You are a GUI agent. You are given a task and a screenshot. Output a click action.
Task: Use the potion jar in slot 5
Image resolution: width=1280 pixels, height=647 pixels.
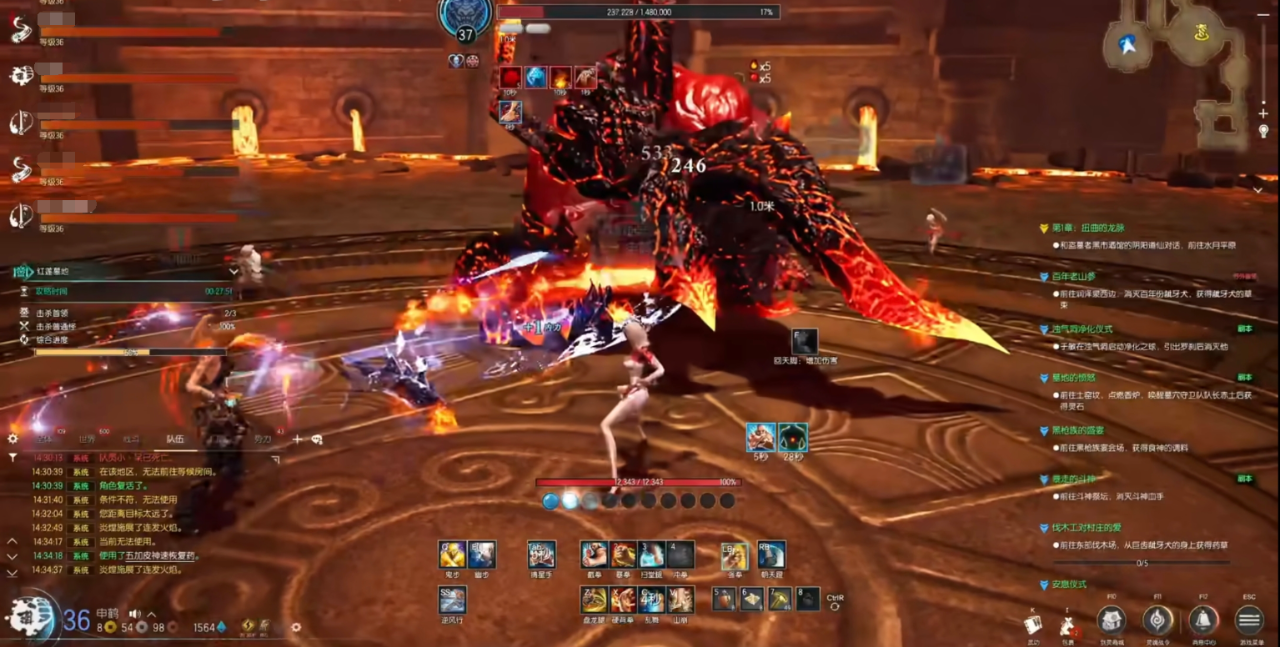point(724,599)
